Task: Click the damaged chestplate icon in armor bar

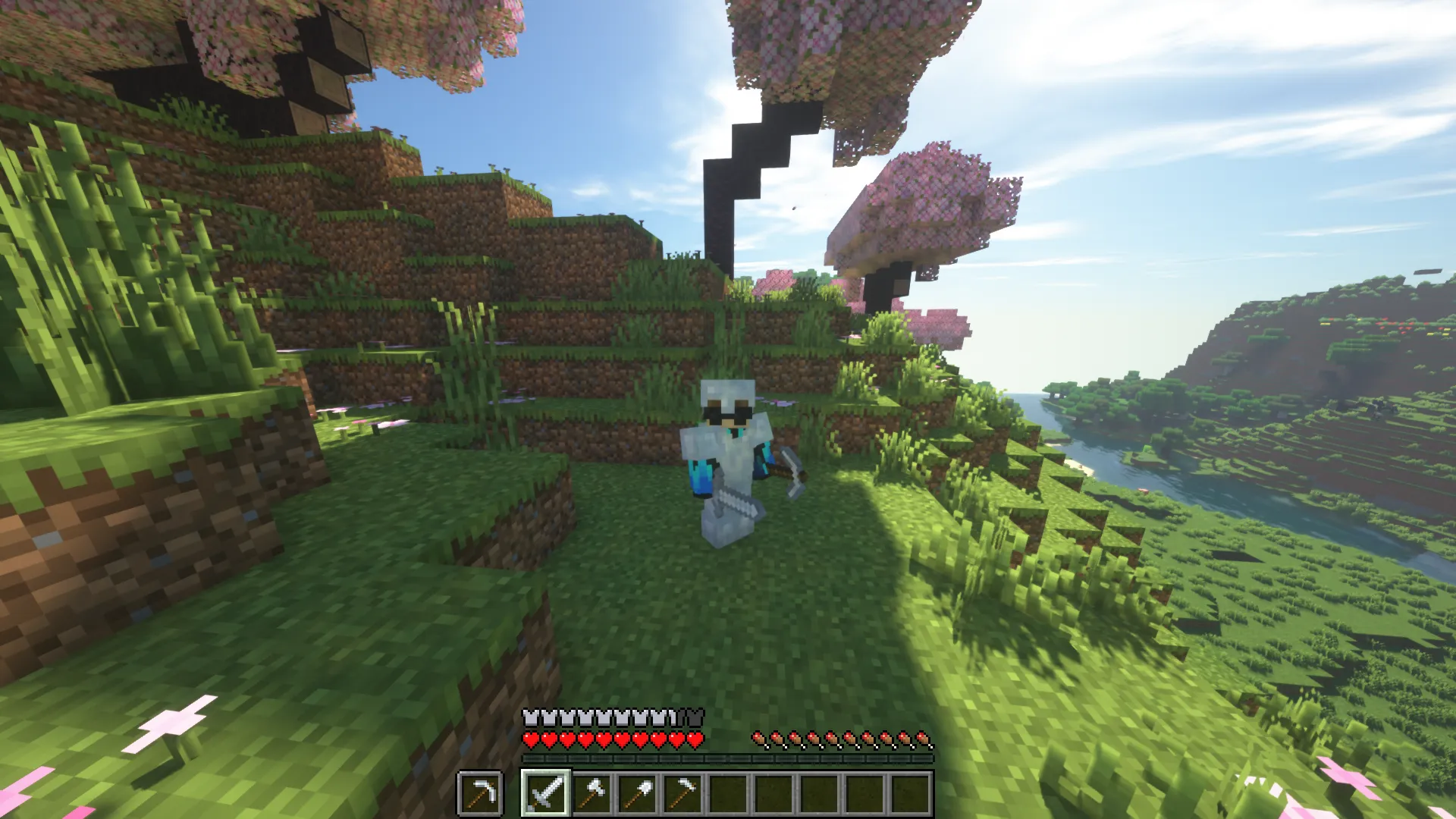Action: pyautogui.click(x=673, y=718)
